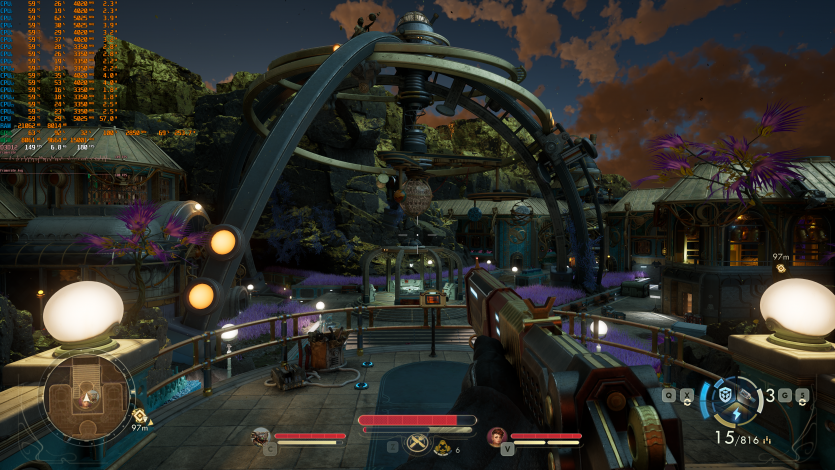Use the gold consumable icon with count 6

point(442,448)
